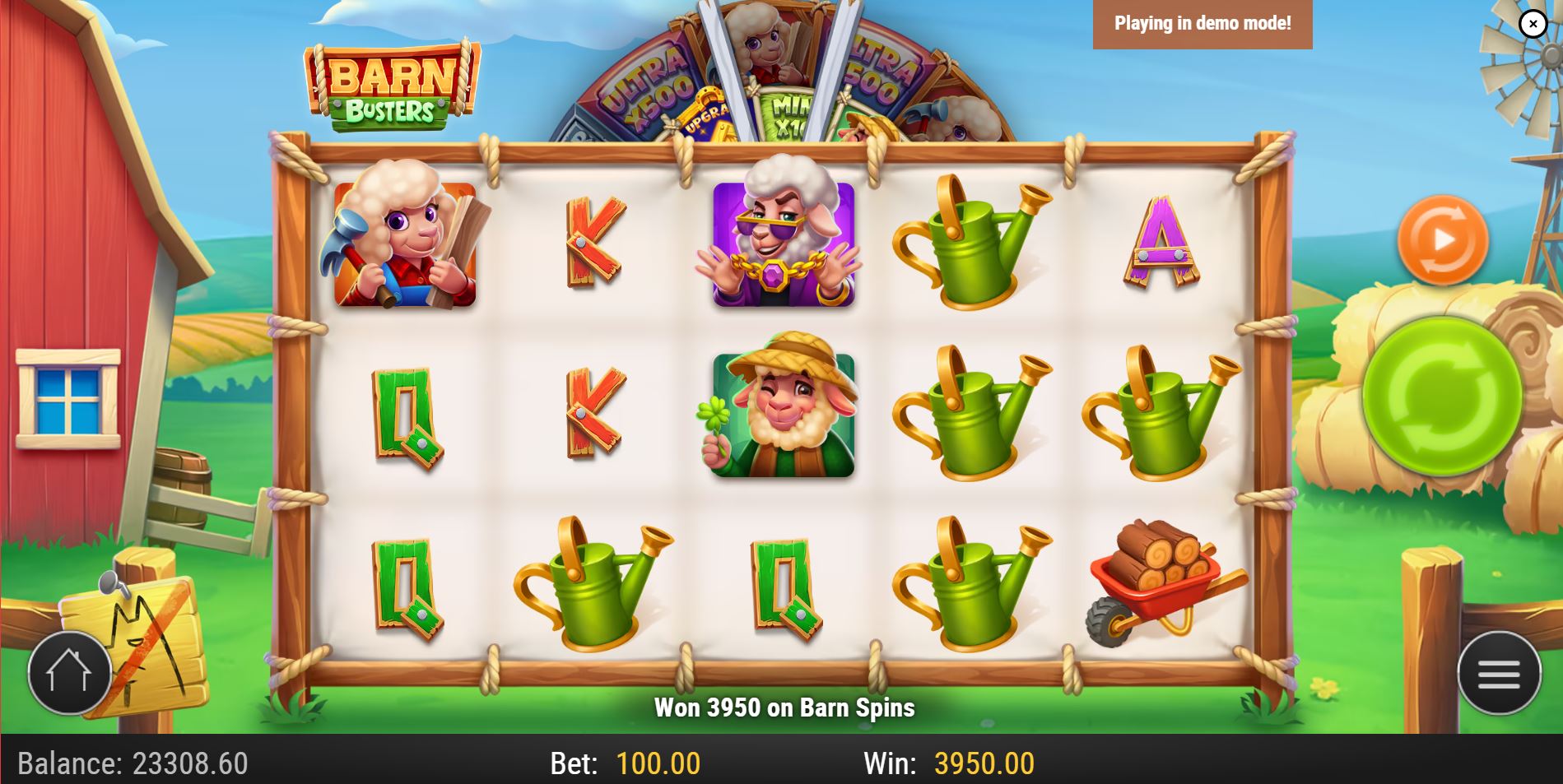The width and height of the screenshot is (1563, 784).
Task: Click the Won 3950 on Barn Spins message
Action: click(784, 706)
